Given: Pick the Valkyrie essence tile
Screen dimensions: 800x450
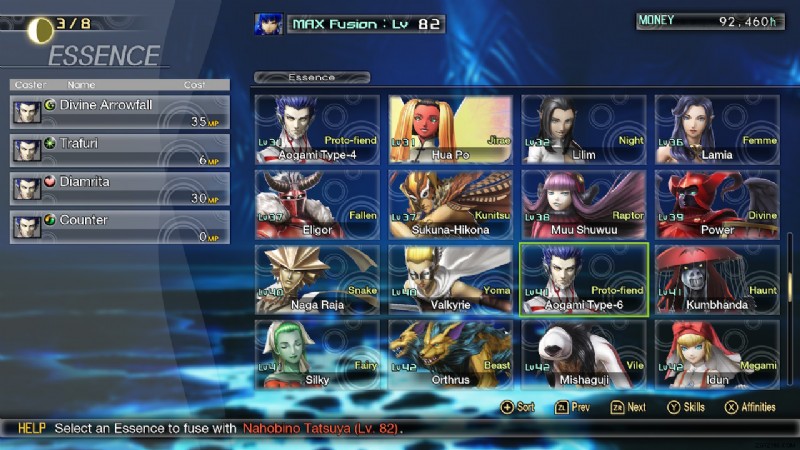Looking at the screenshot, I should pos(450,279).
